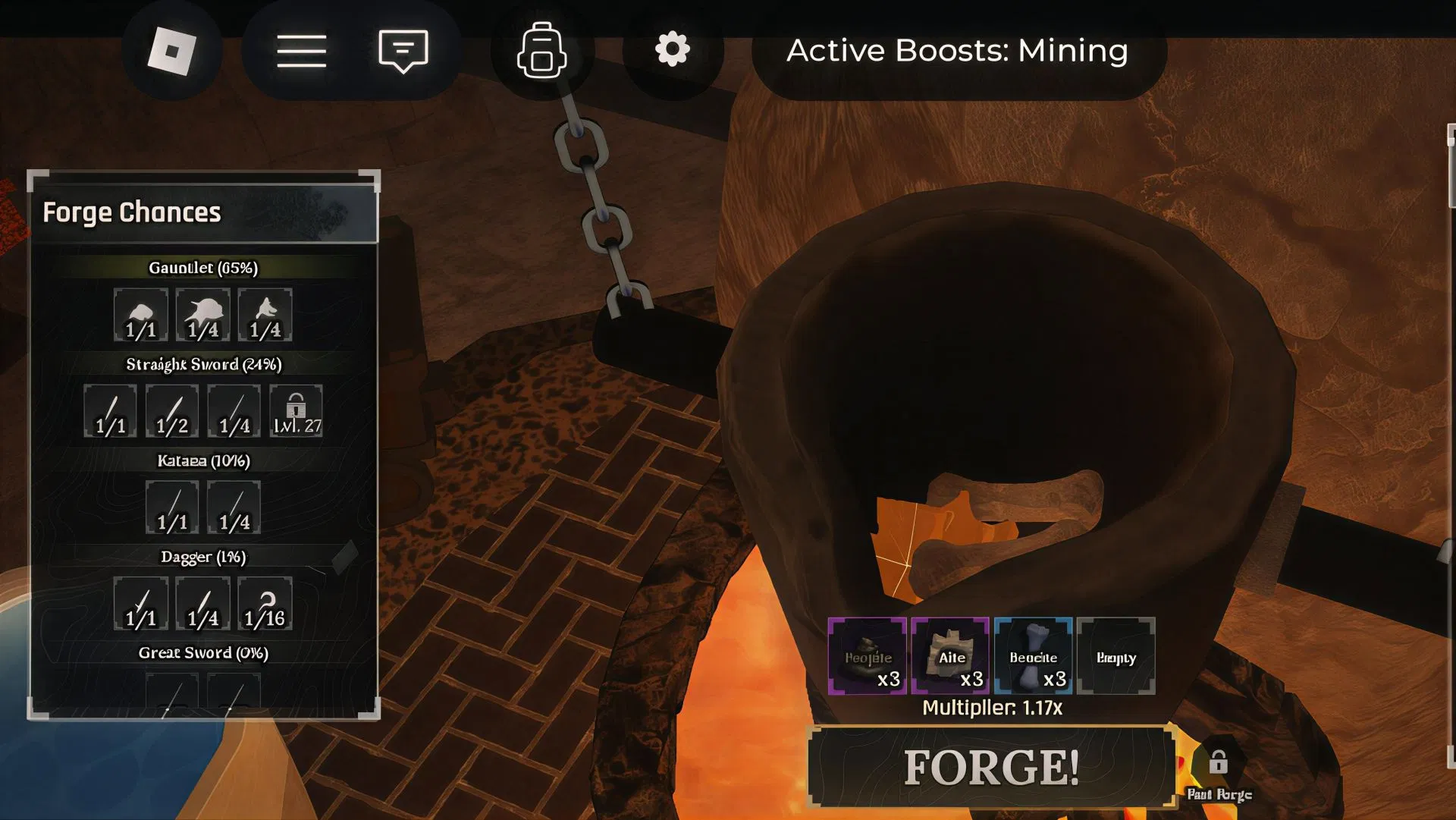This screenshot has width=1456, height=820.
Task: Expand the Great Sword (0%) section
Action: click(x=202, y=651)
